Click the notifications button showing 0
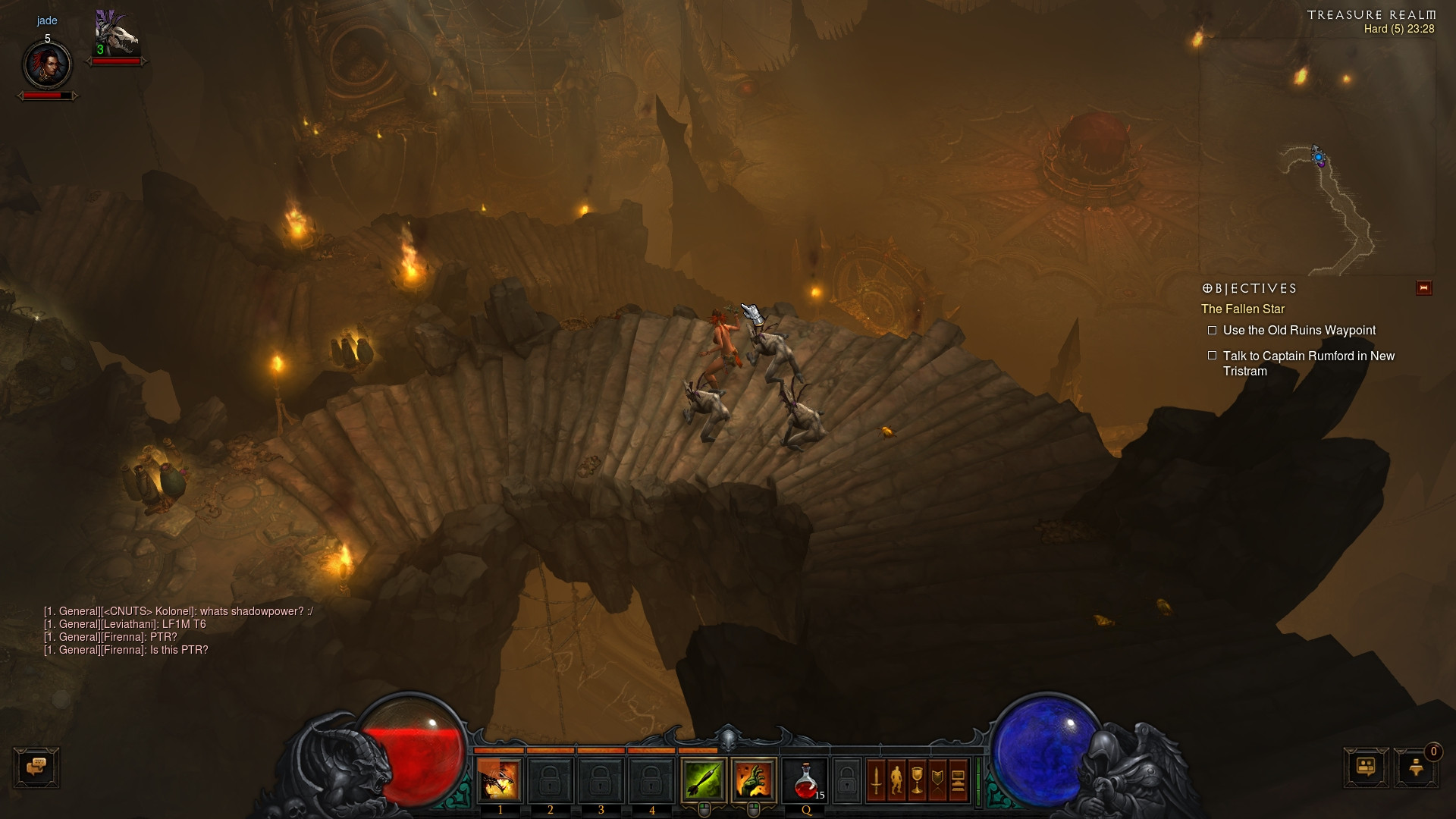Viewport: 1456px width, 819px height. pos(1416,767)
